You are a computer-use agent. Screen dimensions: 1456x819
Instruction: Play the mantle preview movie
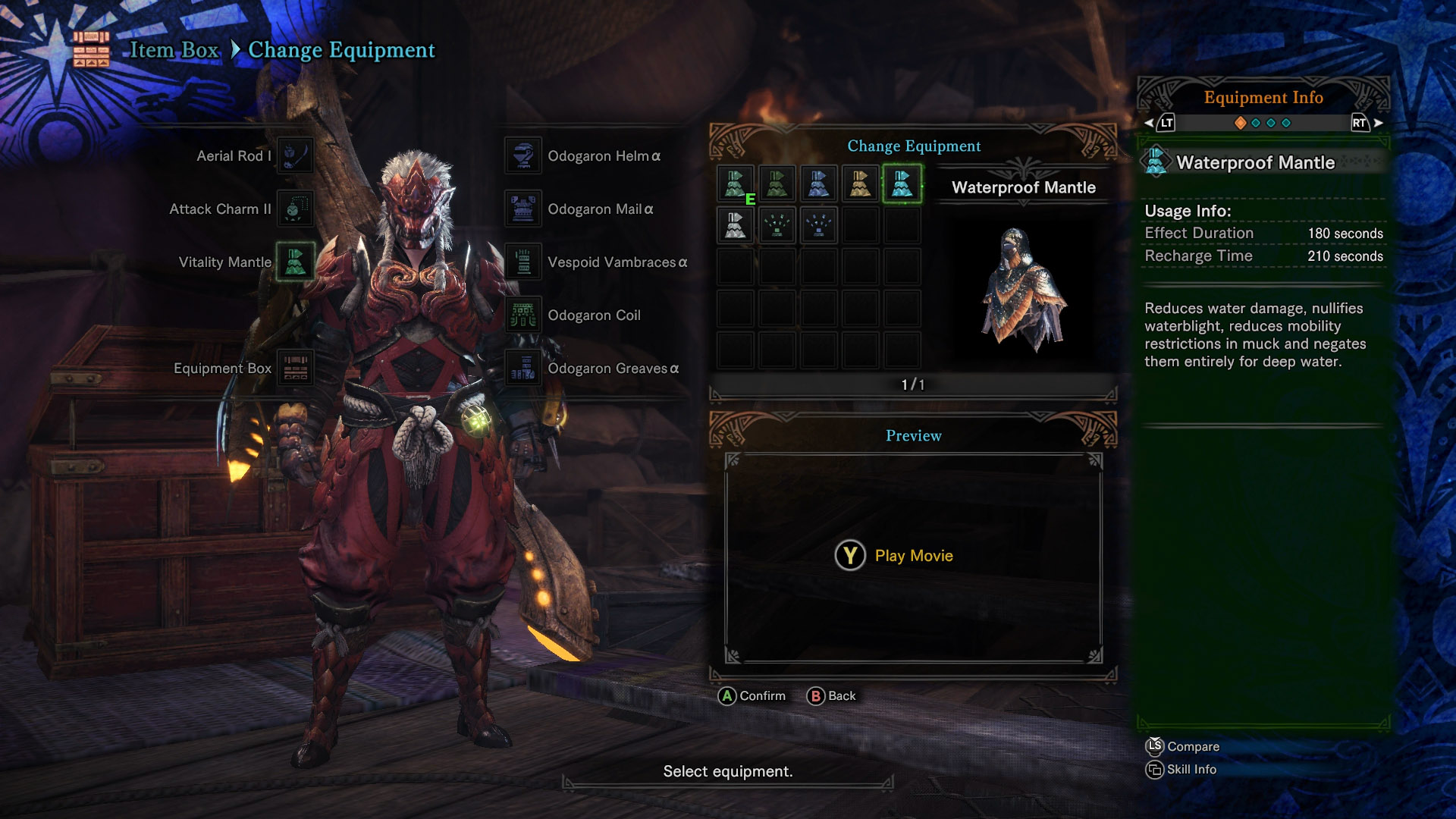click(x=895, y=556)
